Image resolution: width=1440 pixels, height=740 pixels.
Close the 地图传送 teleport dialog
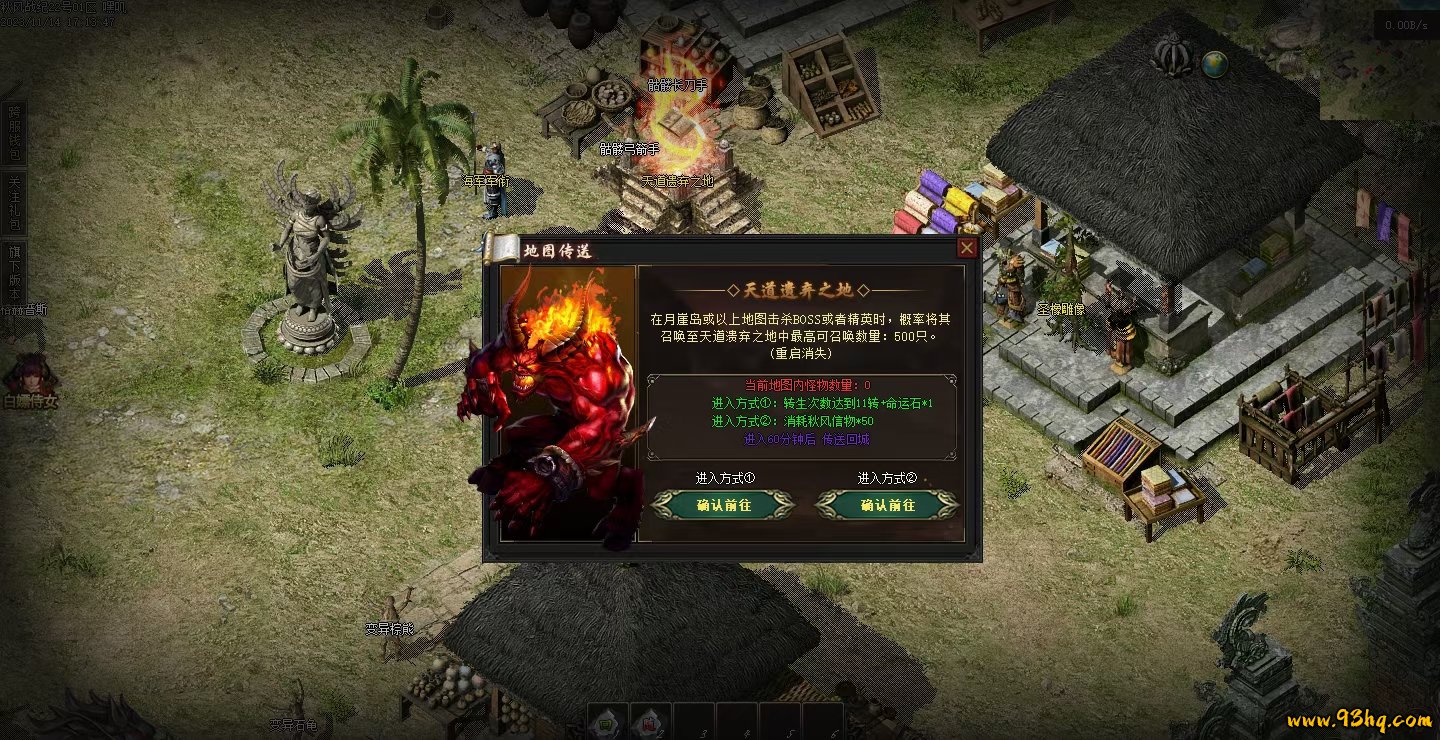point(967,248)
